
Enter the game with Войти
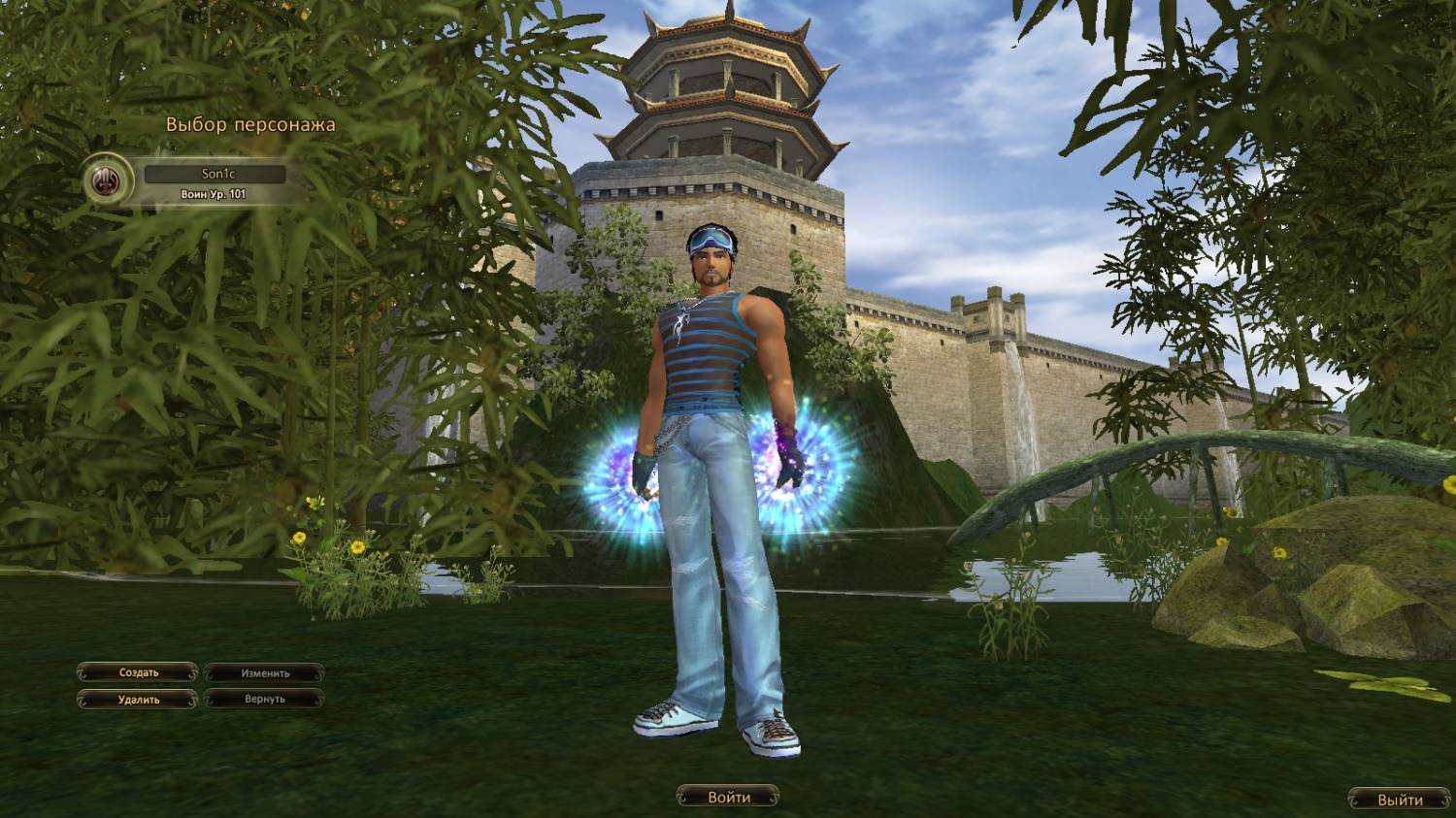(x=728, y=798)
